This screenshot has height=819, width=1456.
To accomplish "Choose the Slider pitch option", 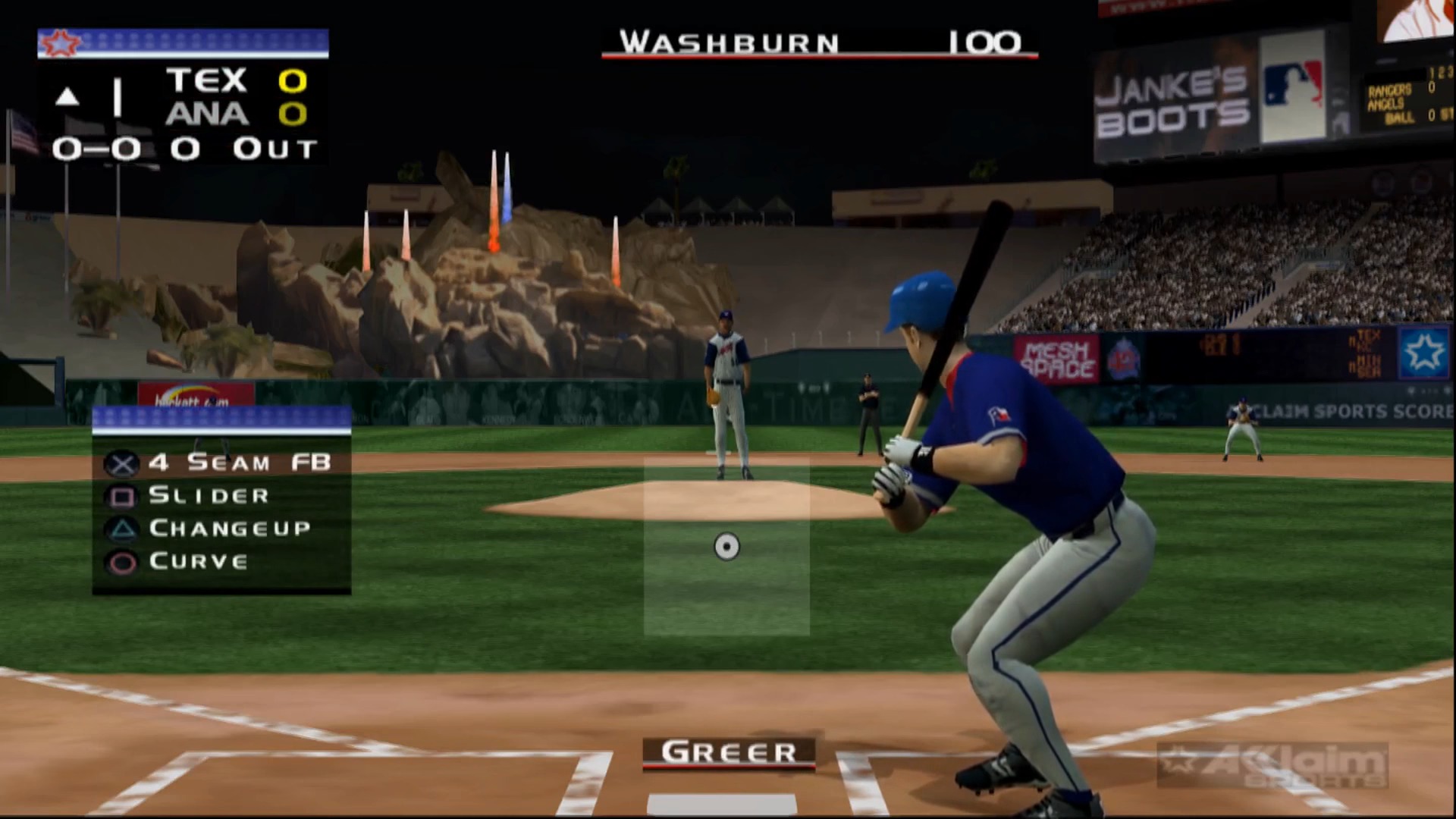I will (209, 496).
